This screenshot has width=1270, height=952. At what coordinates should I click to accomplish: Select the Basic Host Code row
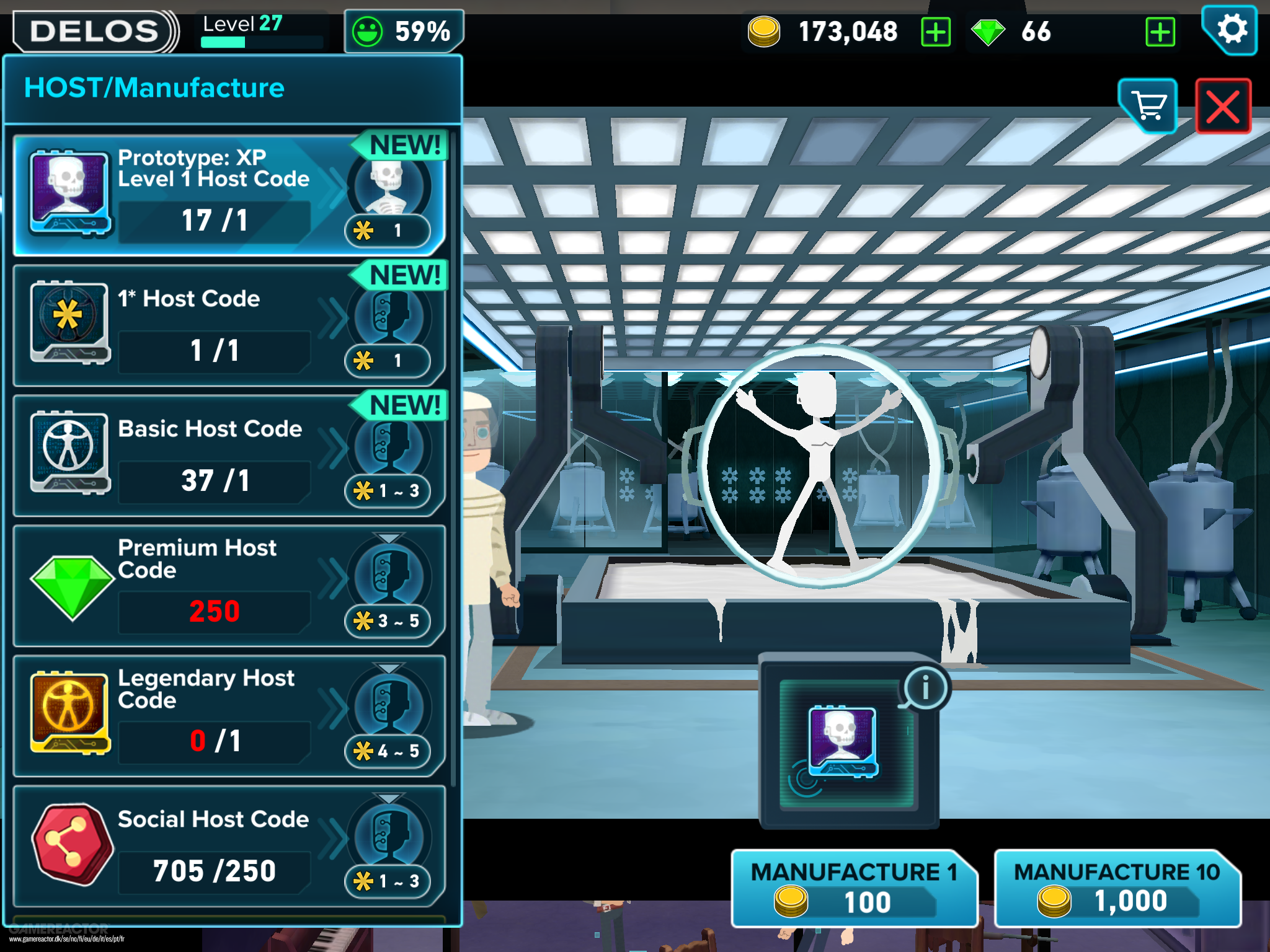coord(228,456)
